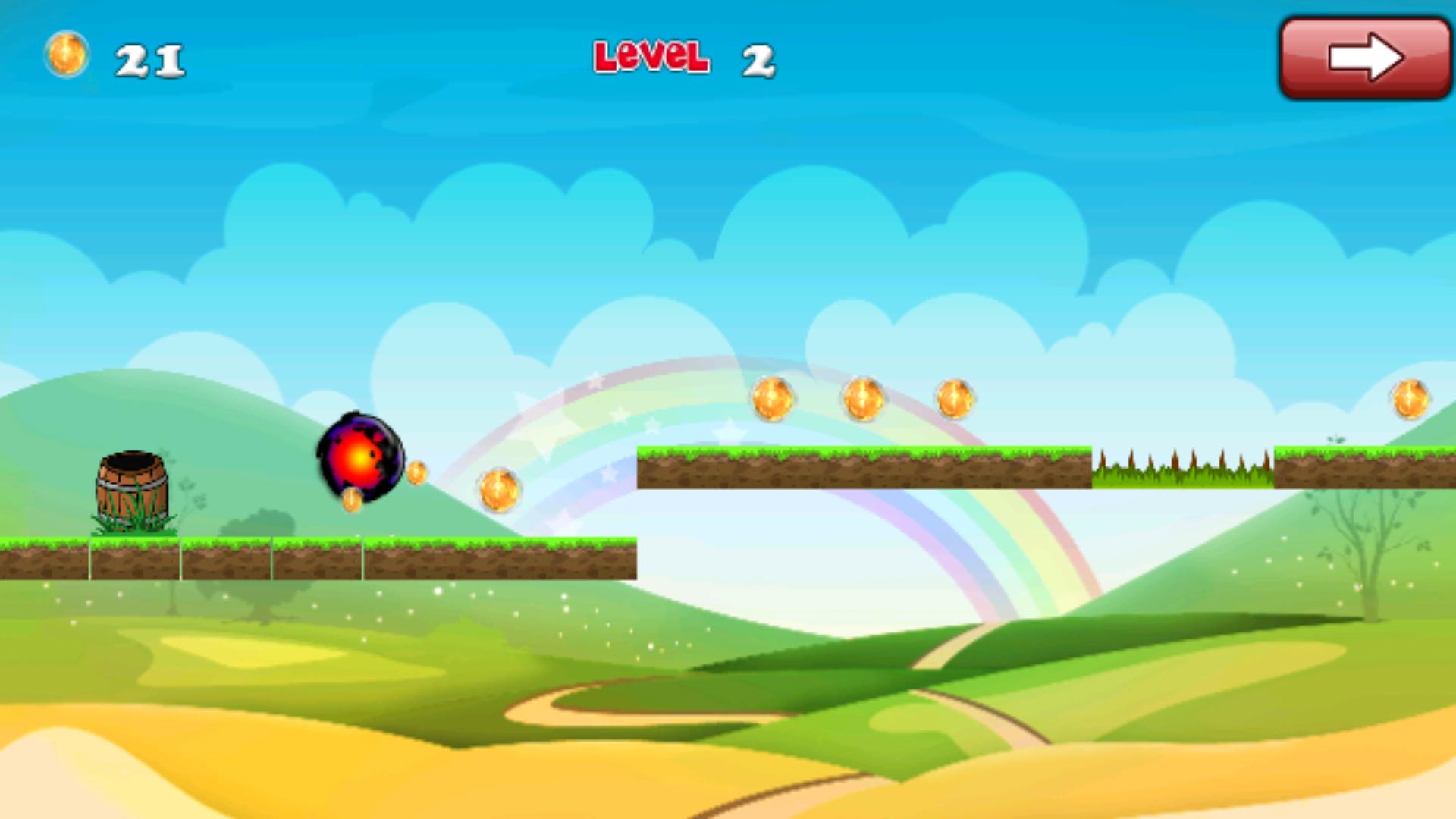Collect the coin beside the ball character
This screenshot has width=1456, height=819.
coord(416,472)
